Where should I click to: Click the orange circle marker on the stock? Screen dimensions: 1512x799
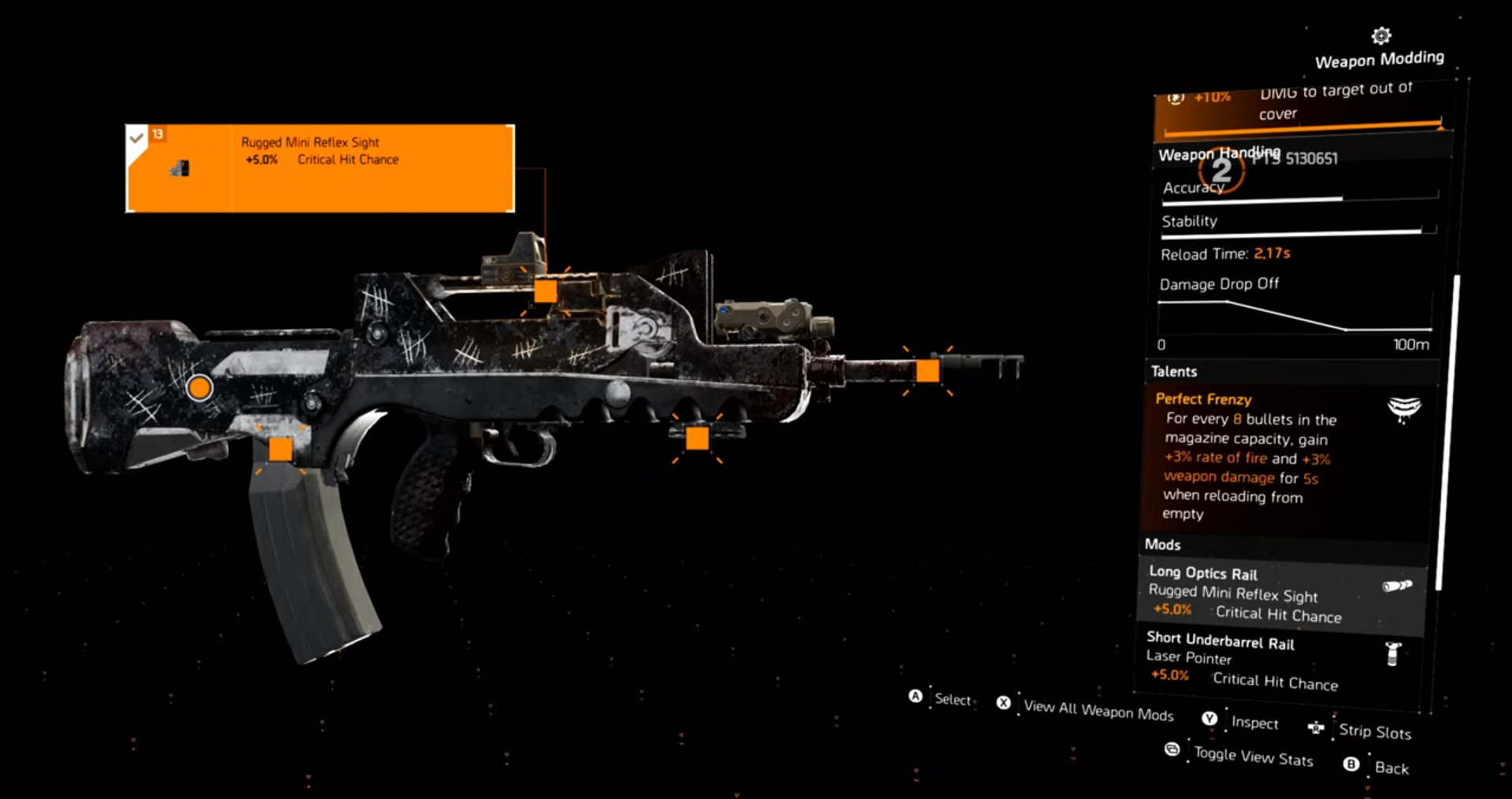pos(199,387)
